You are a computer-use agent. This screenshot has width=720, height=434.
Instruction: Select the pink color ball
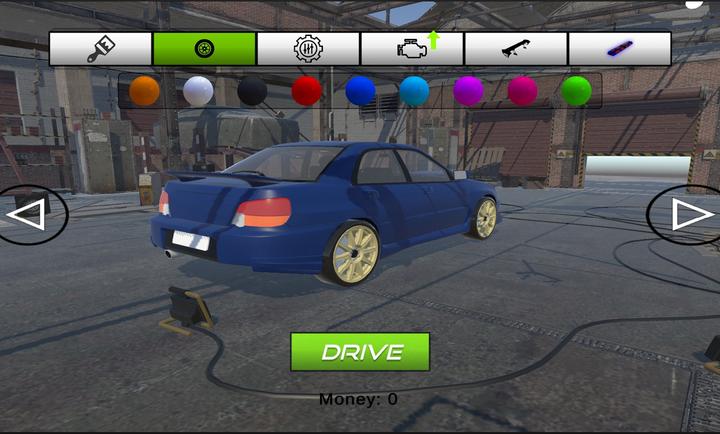pyautogui.click(x=522, y=91)
